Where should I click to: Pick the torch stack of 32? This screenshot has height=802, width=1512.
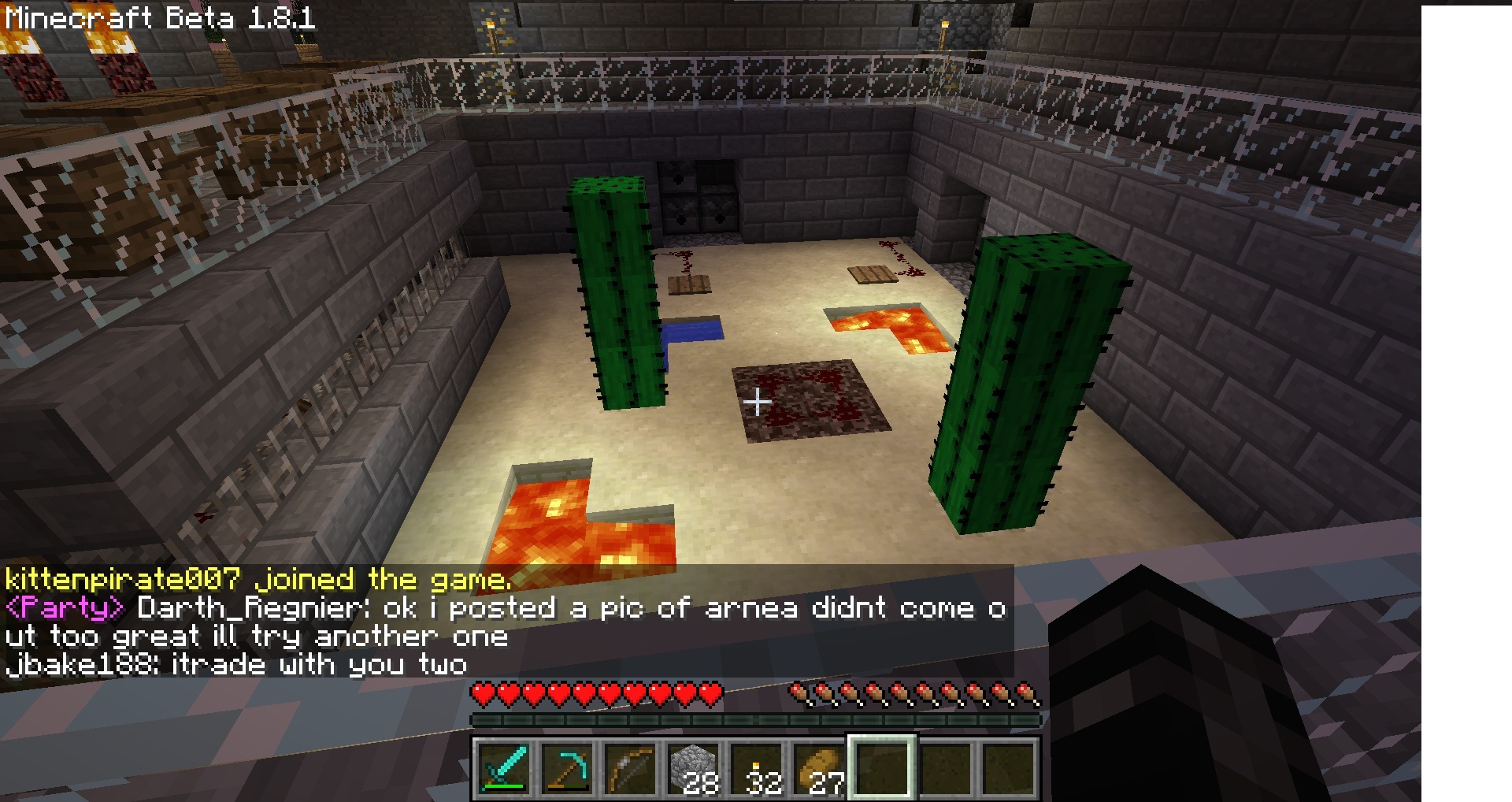click(x=756, y=768)
